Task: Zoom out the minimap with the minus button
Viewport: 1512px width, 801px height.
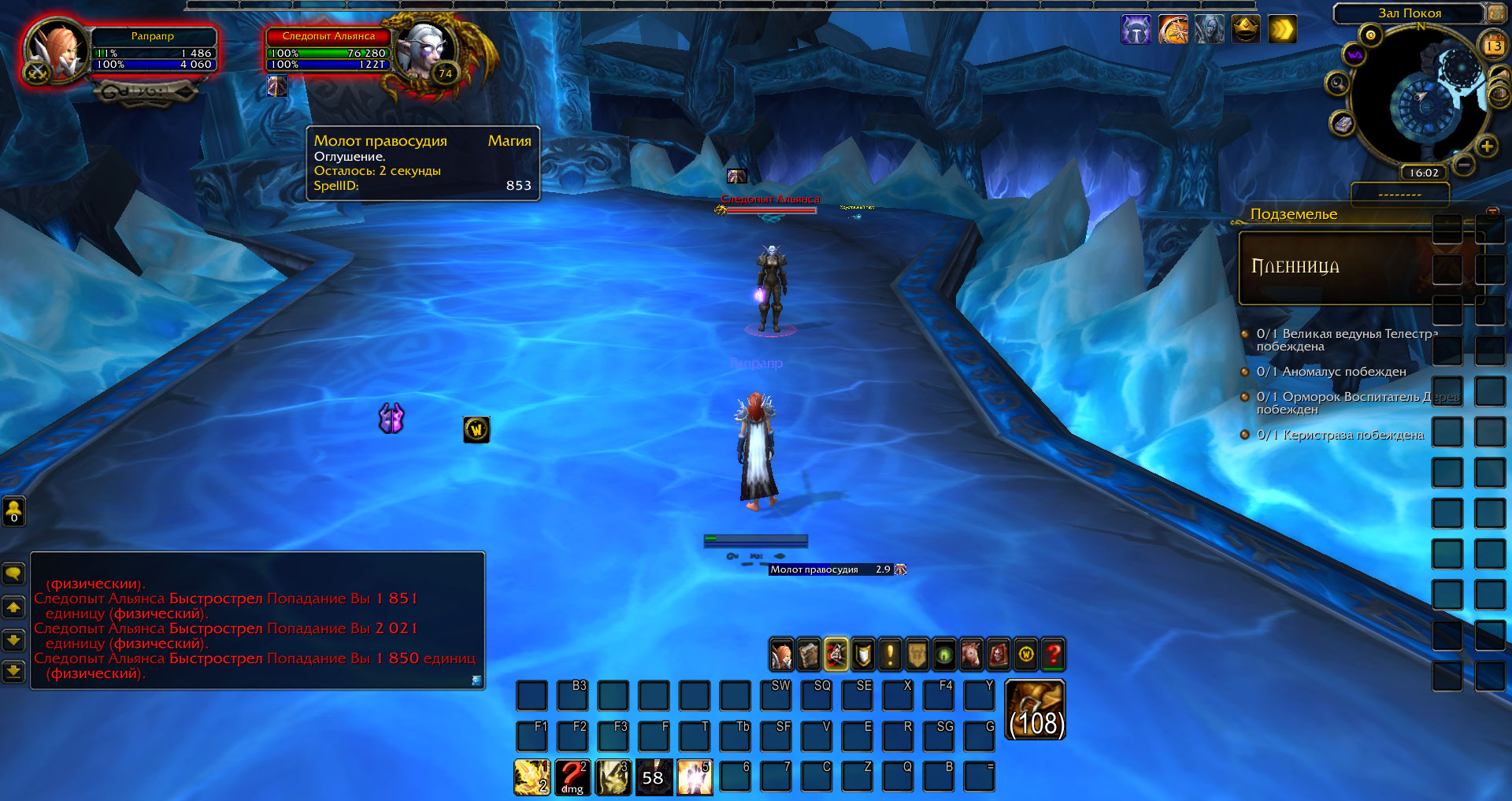Action: 1464,165
